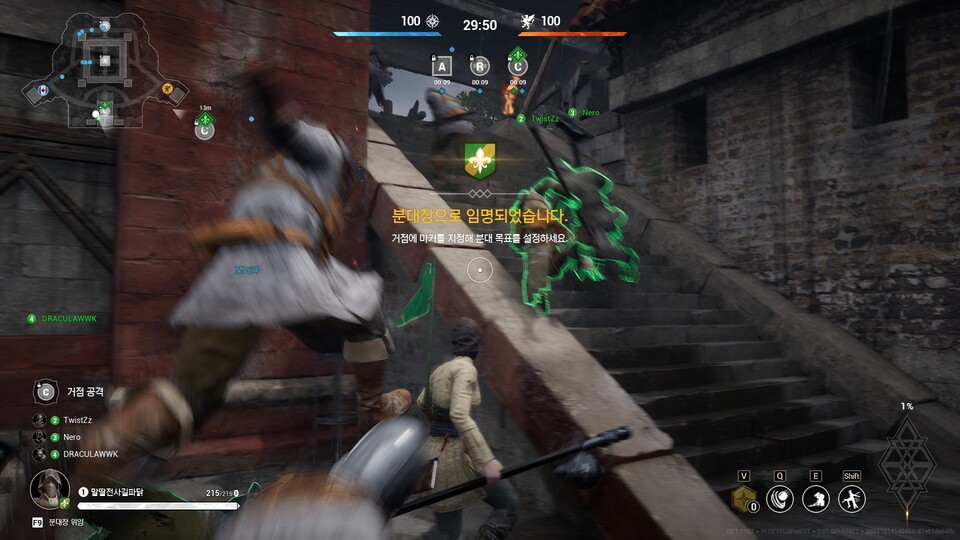Select the blue allied base marker on minimap
Screen dimensions: 960x540
[x=43, y=90]
